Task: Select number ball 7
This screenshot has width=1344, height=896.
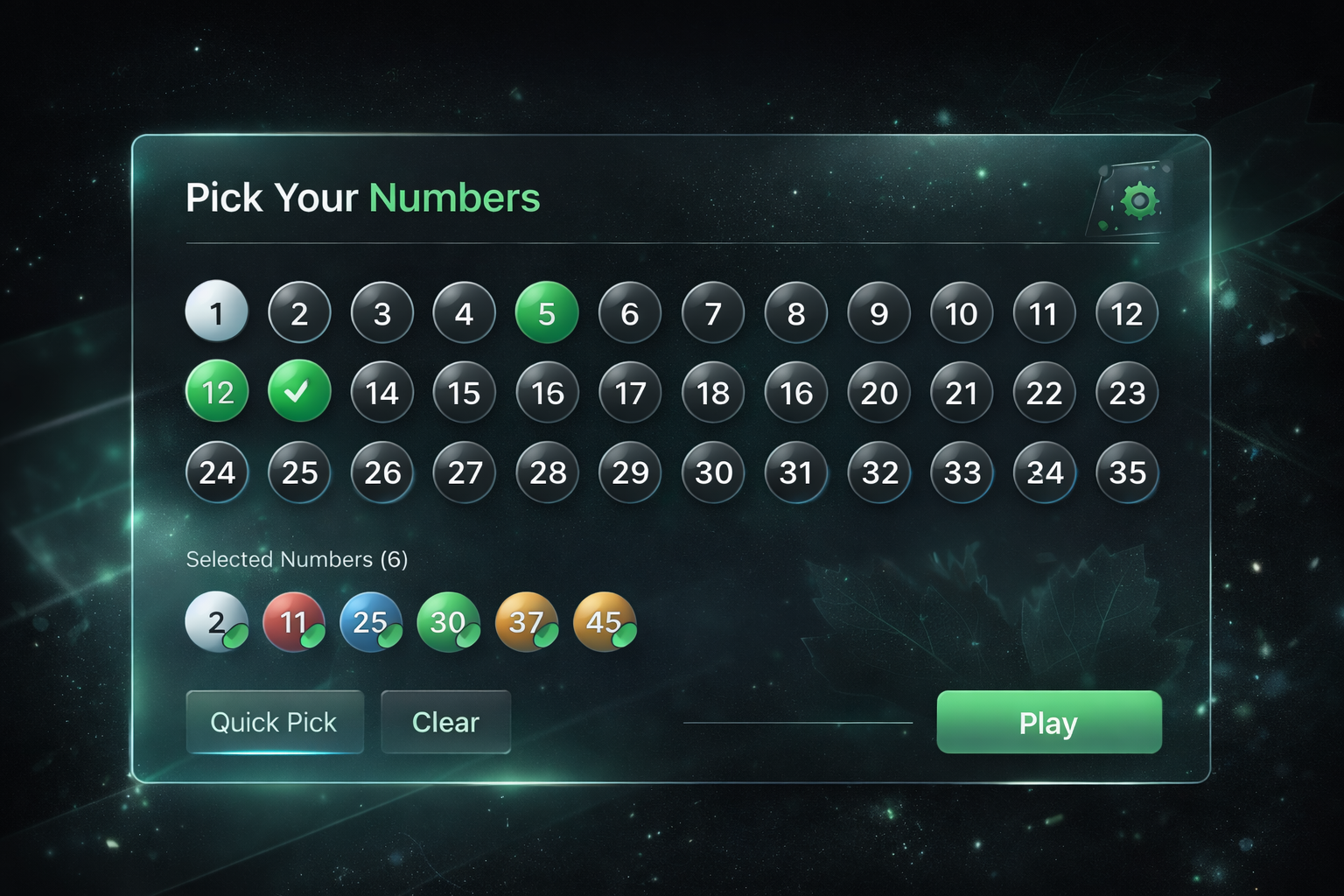Action: [x=712, y=312]
